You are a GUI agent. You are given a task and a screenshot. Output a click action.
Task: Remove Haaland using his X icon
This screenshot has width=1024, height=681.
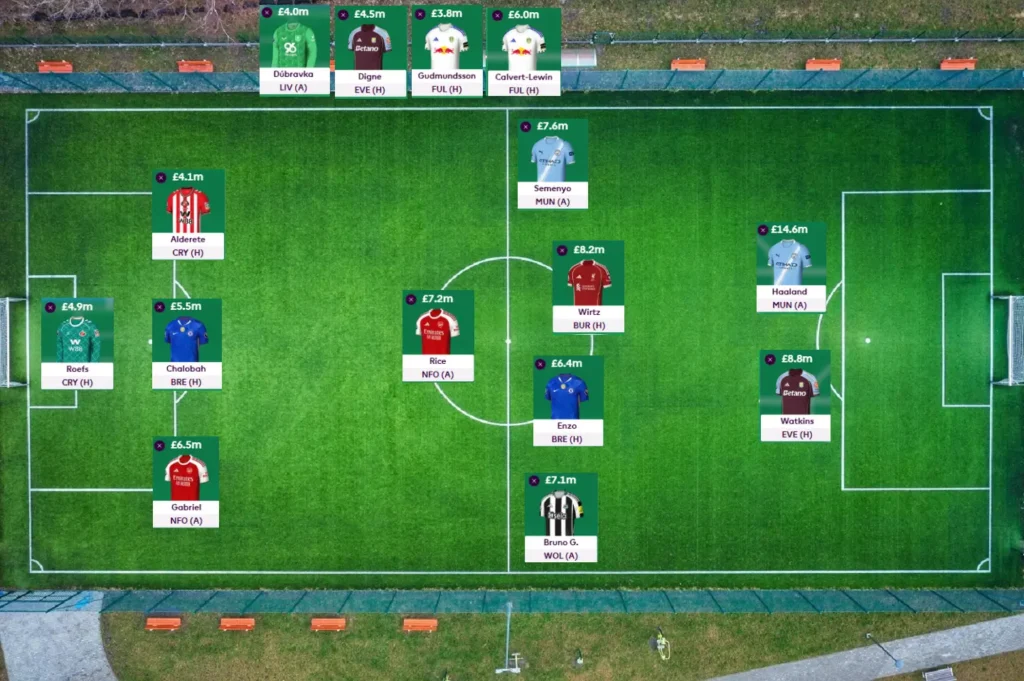tap(763, 230)
